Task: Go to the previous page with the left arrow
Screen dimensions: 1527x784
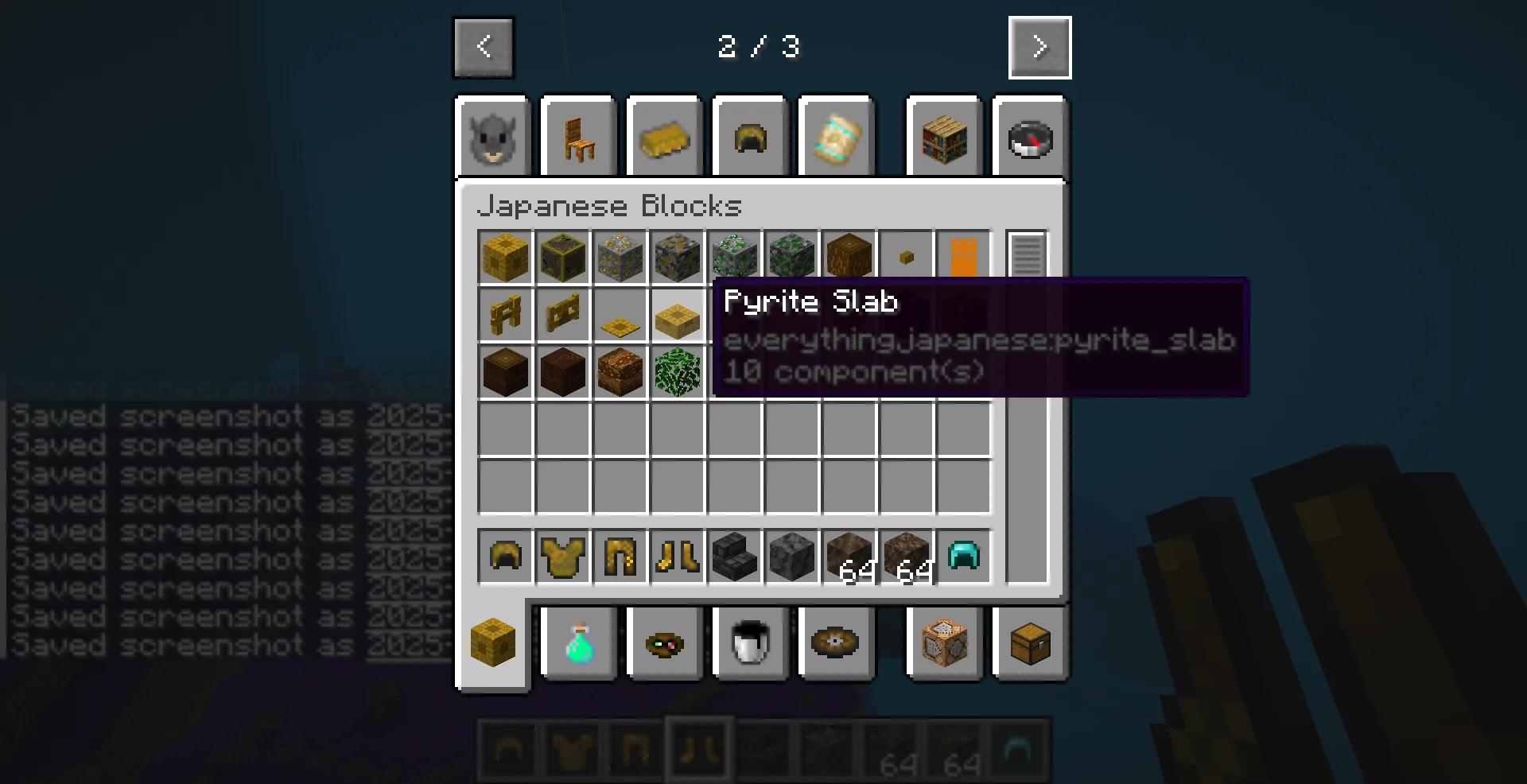Action: 483,48
